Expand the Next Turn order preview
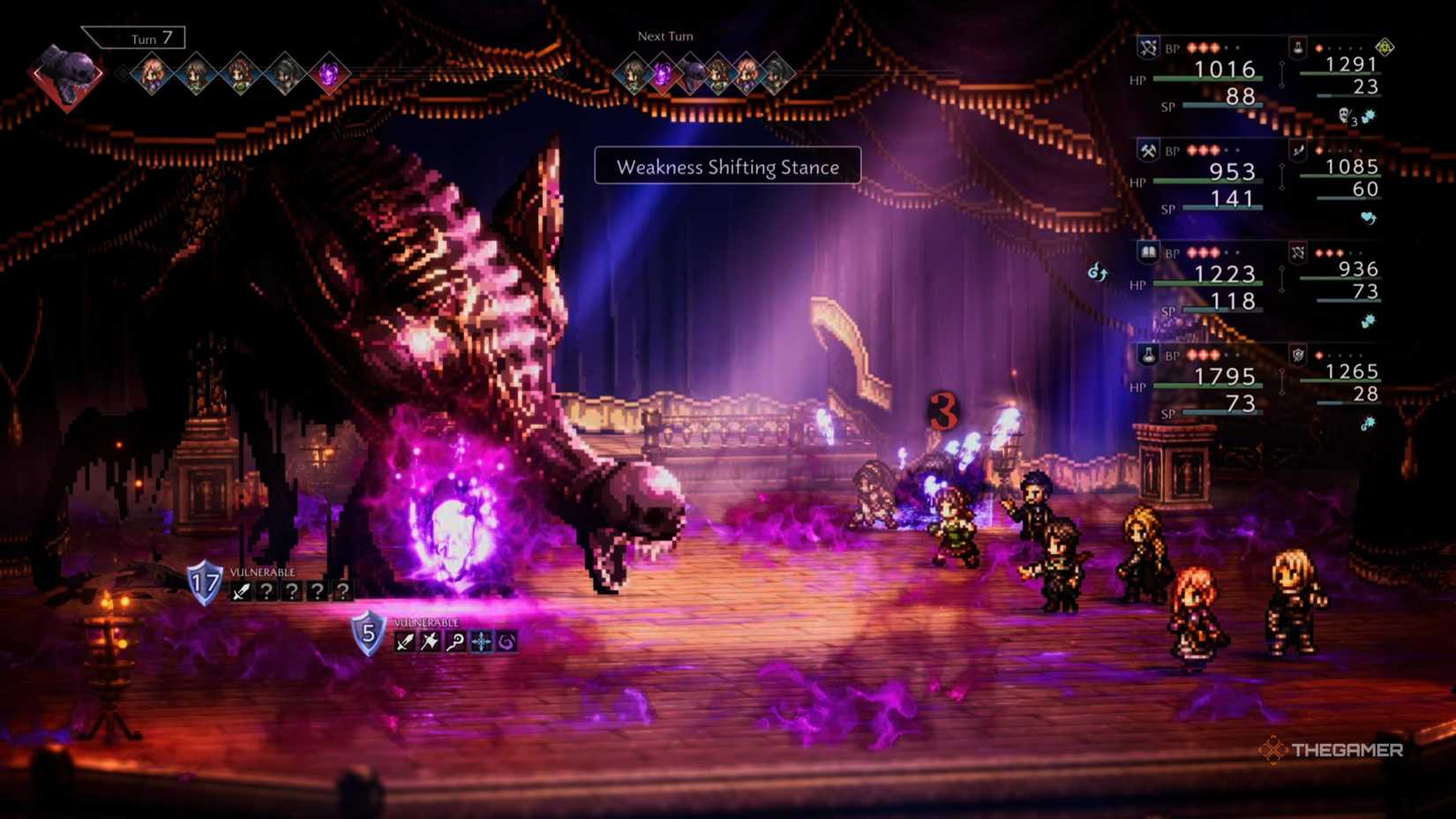 pyautogui.click(x=664, y=36)
